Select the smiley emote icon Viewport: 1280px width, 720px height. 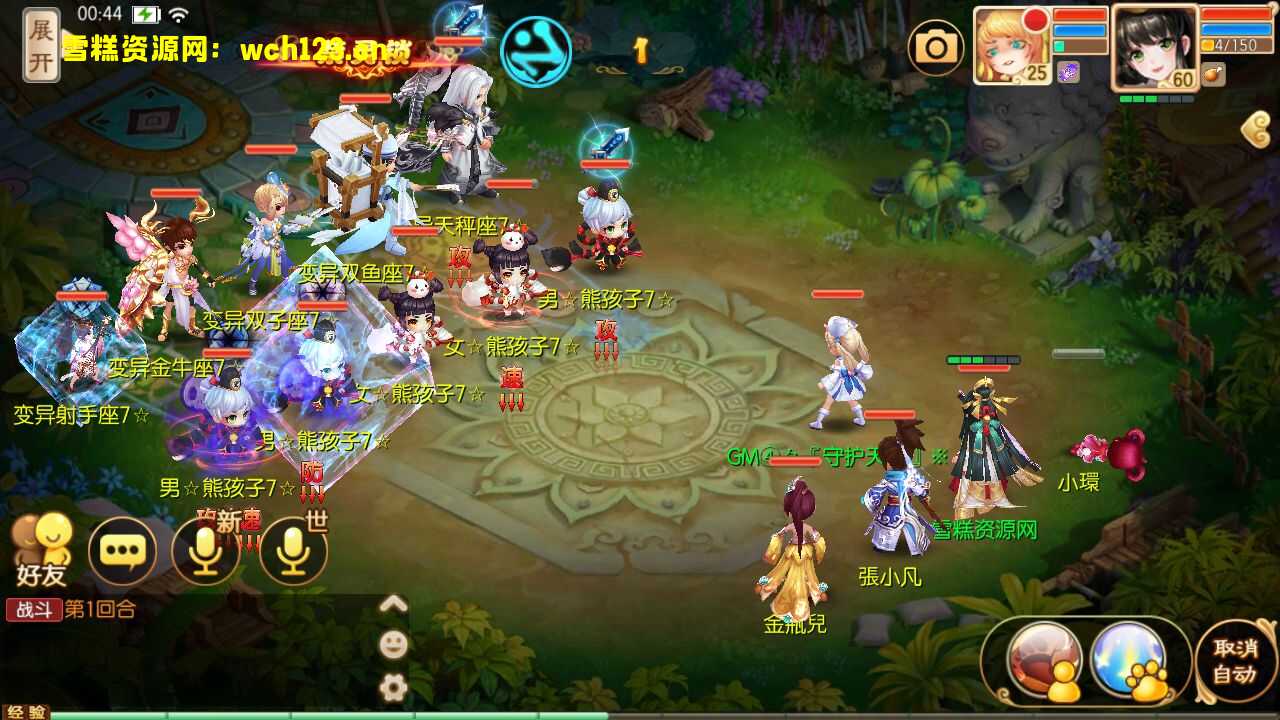[x=393, y=645]
